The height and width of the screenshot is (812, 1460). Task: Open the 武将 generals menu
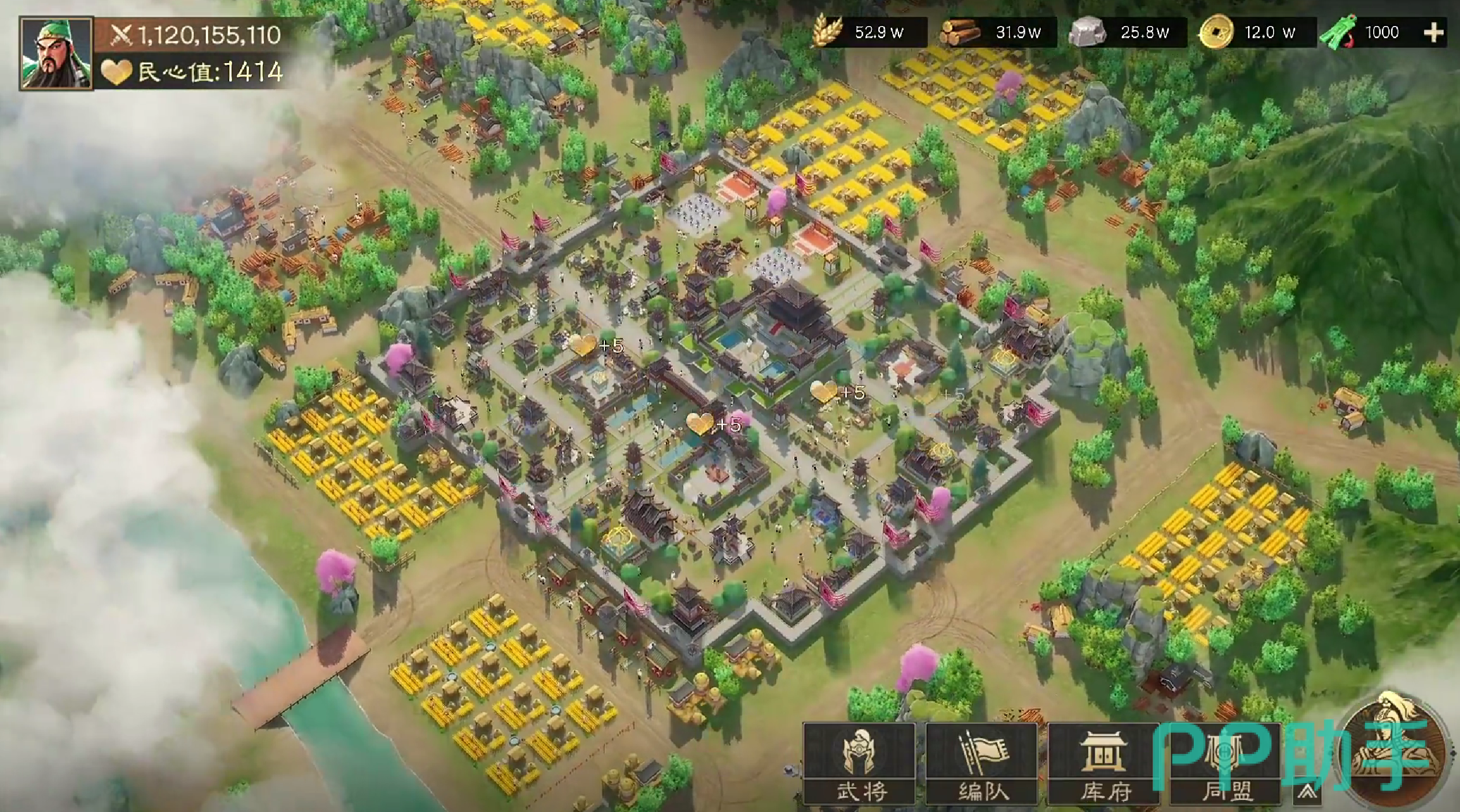click(860, 763)
